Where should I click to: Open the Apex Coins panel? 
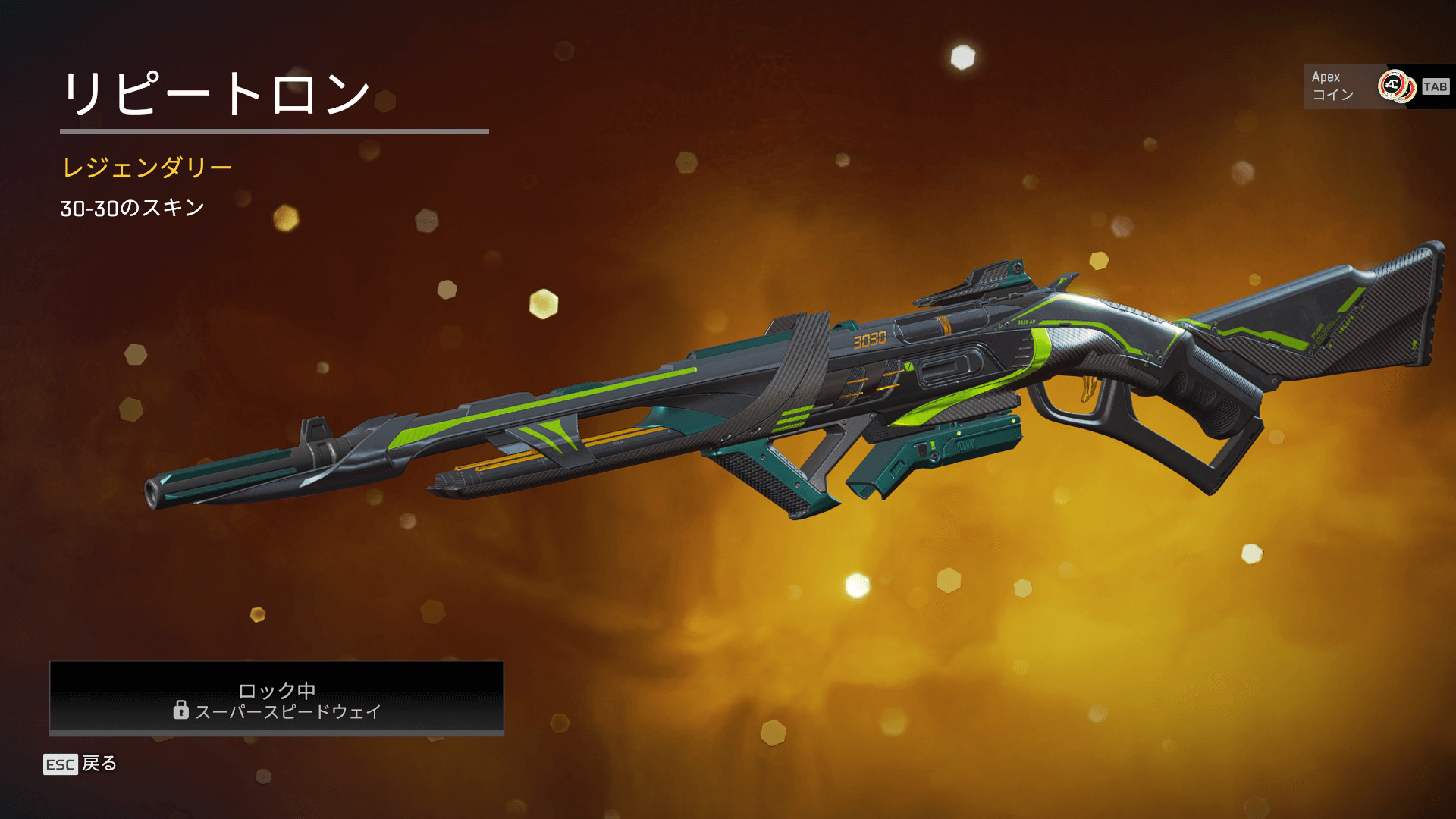tap(1376, 86)
